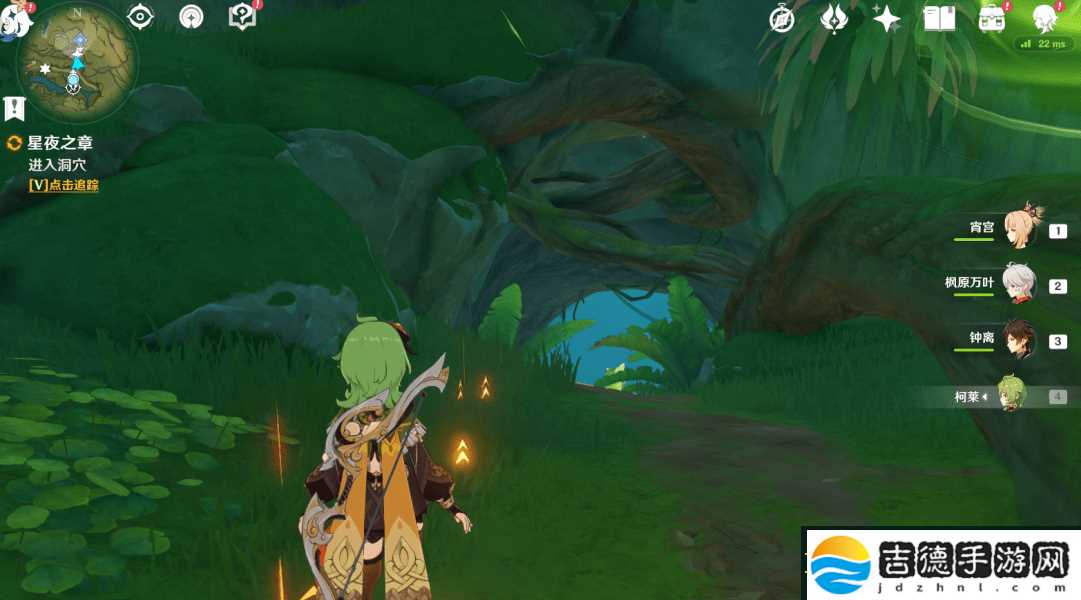Viewport: 1081px width, 600px height.
Task: Open the character profile head icon
Action: [x=1045, y=18]
